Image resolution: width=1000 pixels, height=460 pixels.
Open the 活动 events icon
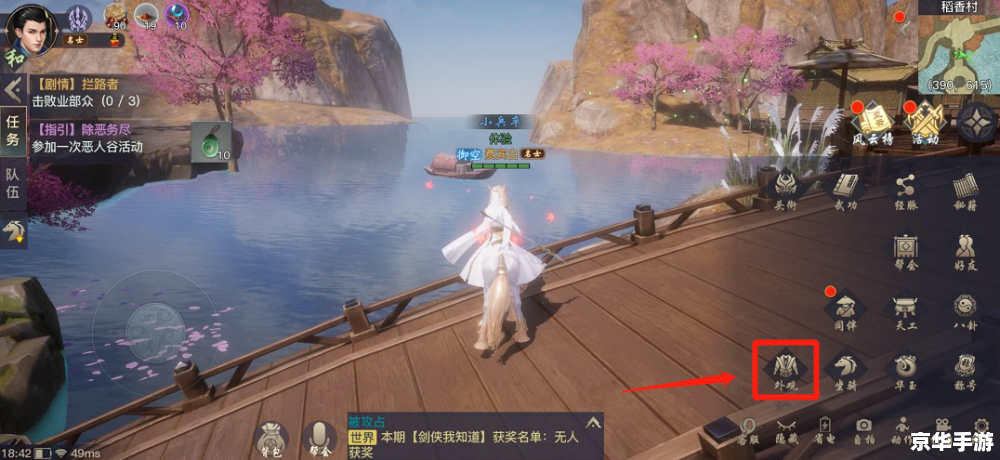click(x=924, y=124)
